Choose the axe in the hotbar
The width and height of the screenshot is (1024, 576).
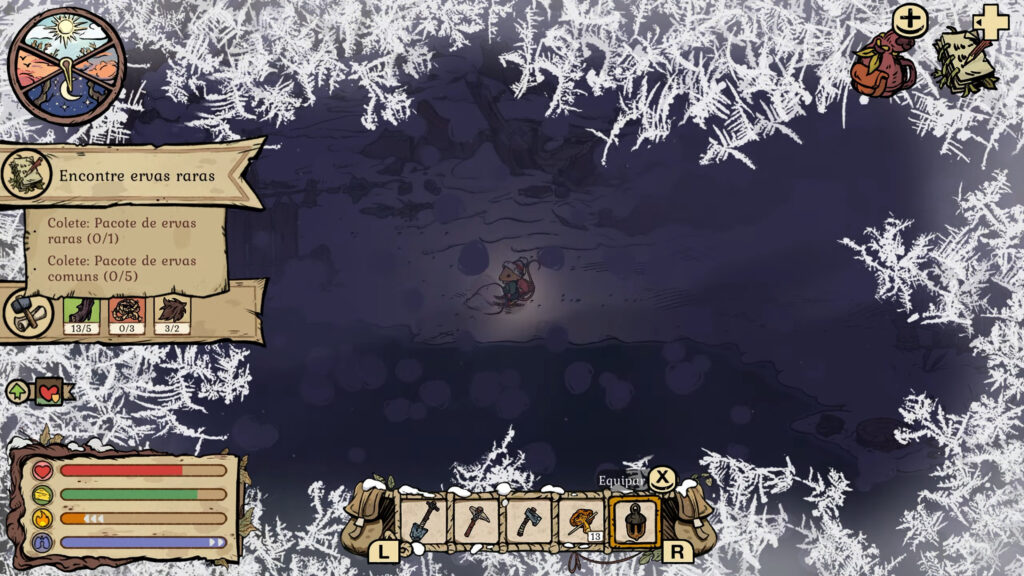528,520
